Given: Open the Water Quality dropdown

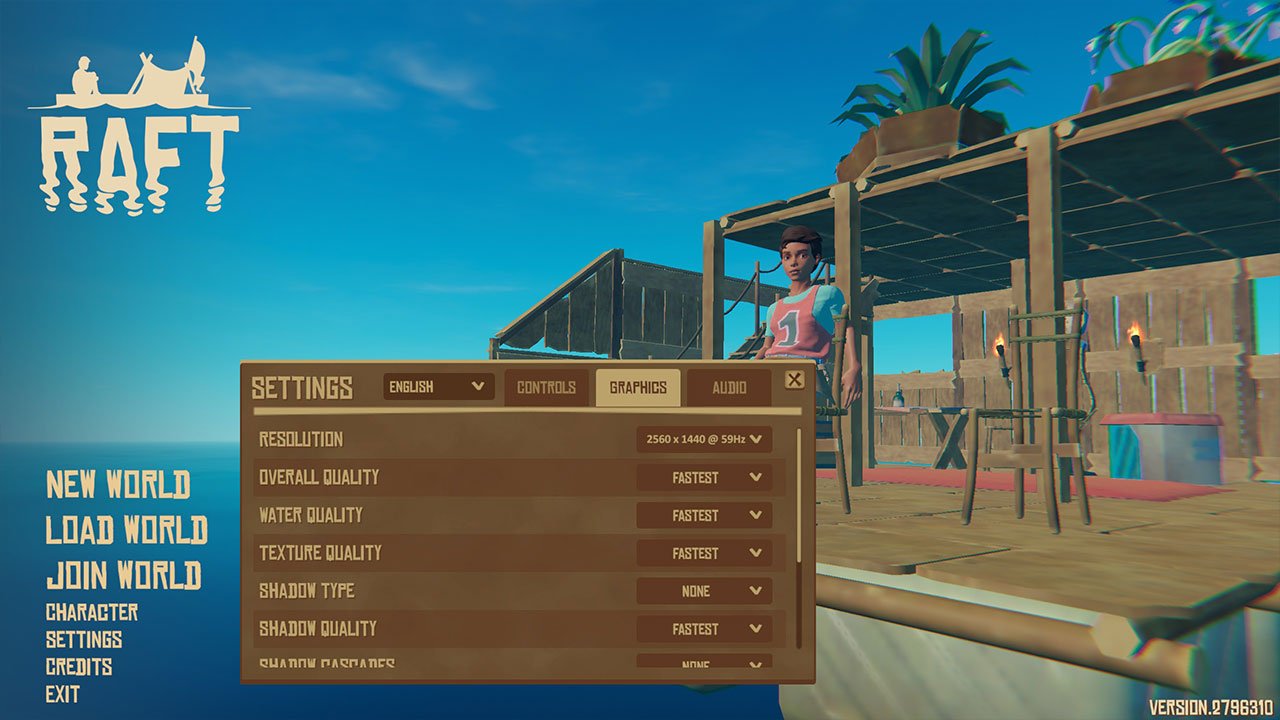Looking at the screenshot, I should coord(704,515).
